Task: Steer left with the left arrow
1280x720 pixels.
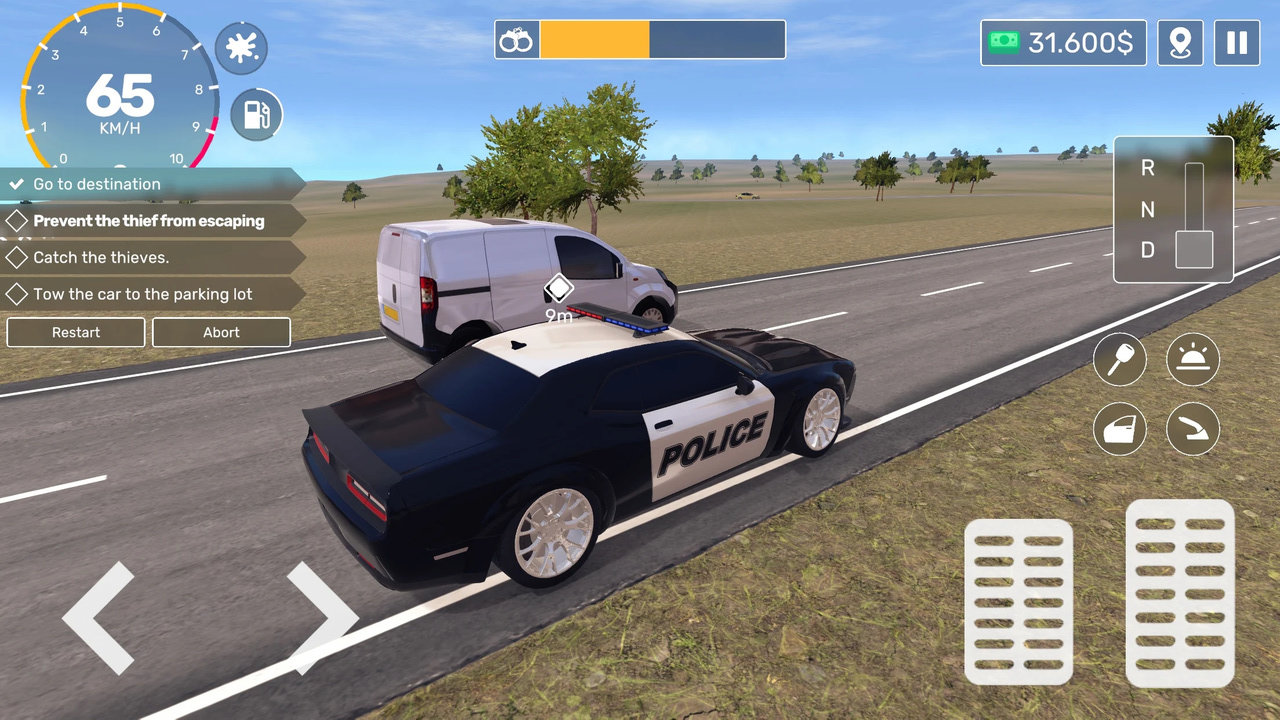Action: [x=100, y=617]
